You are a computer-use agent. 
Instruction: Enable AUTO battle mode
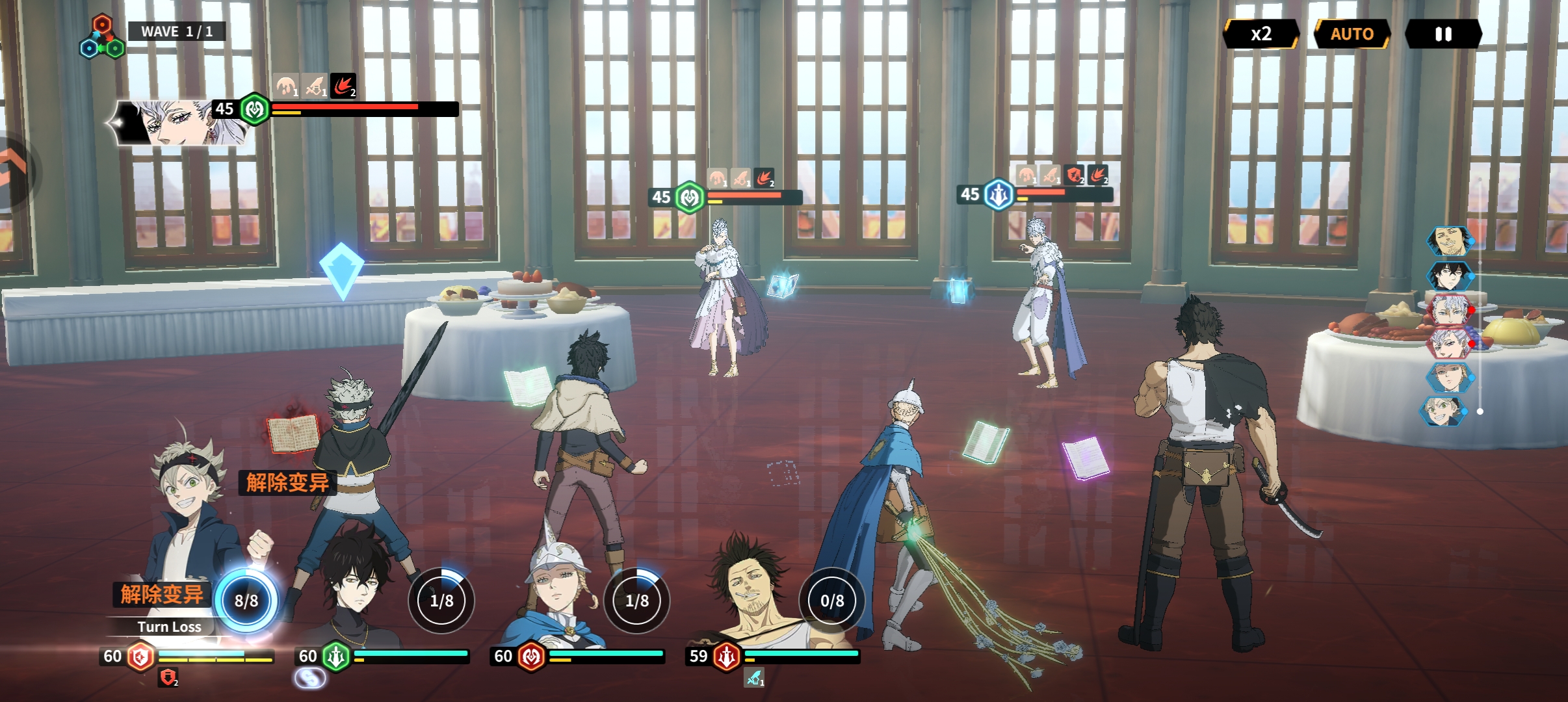[1352, 34]
